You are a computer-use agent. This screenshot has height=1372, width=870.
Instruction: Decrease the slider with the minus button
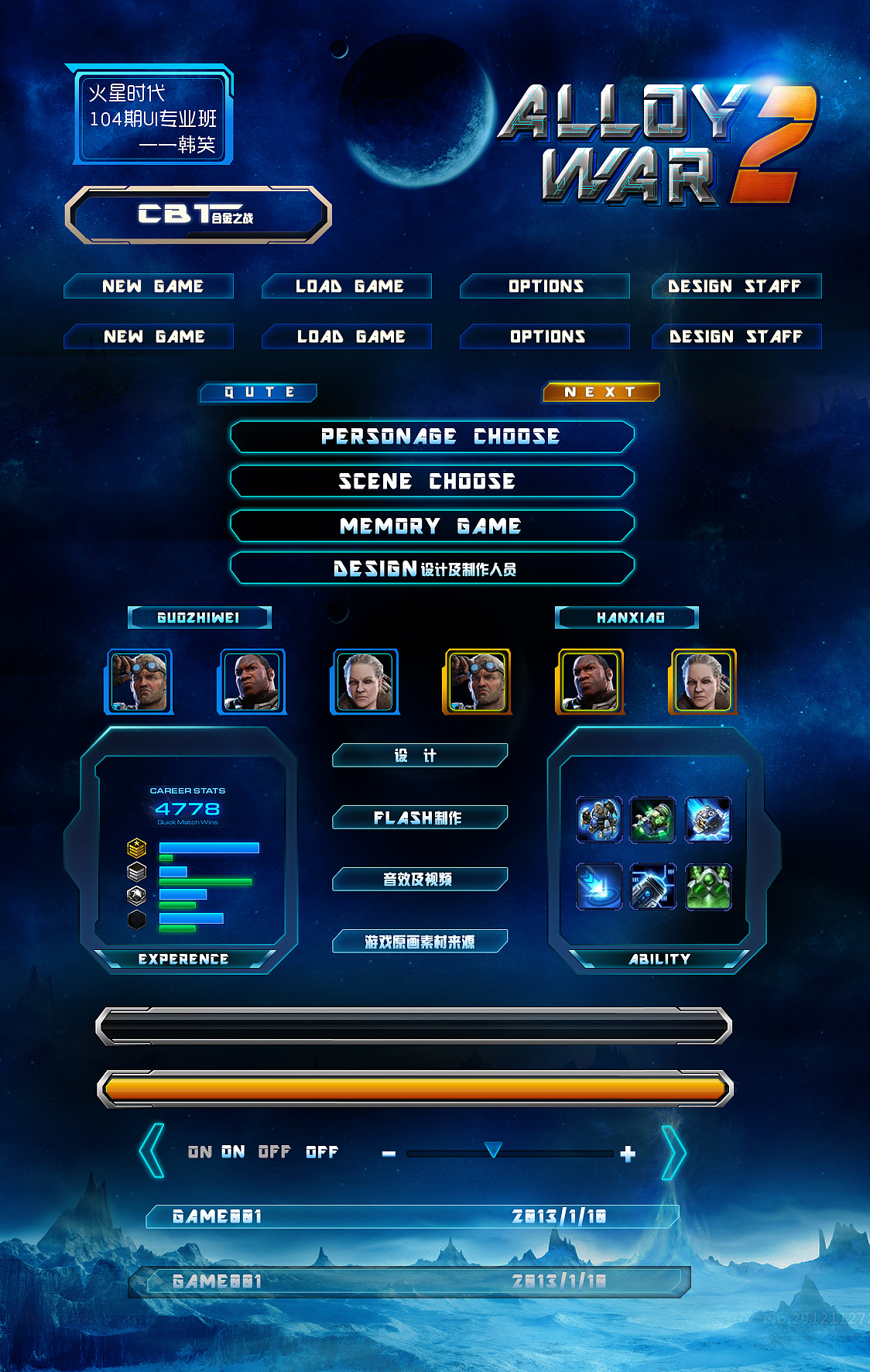(389, 1154)
